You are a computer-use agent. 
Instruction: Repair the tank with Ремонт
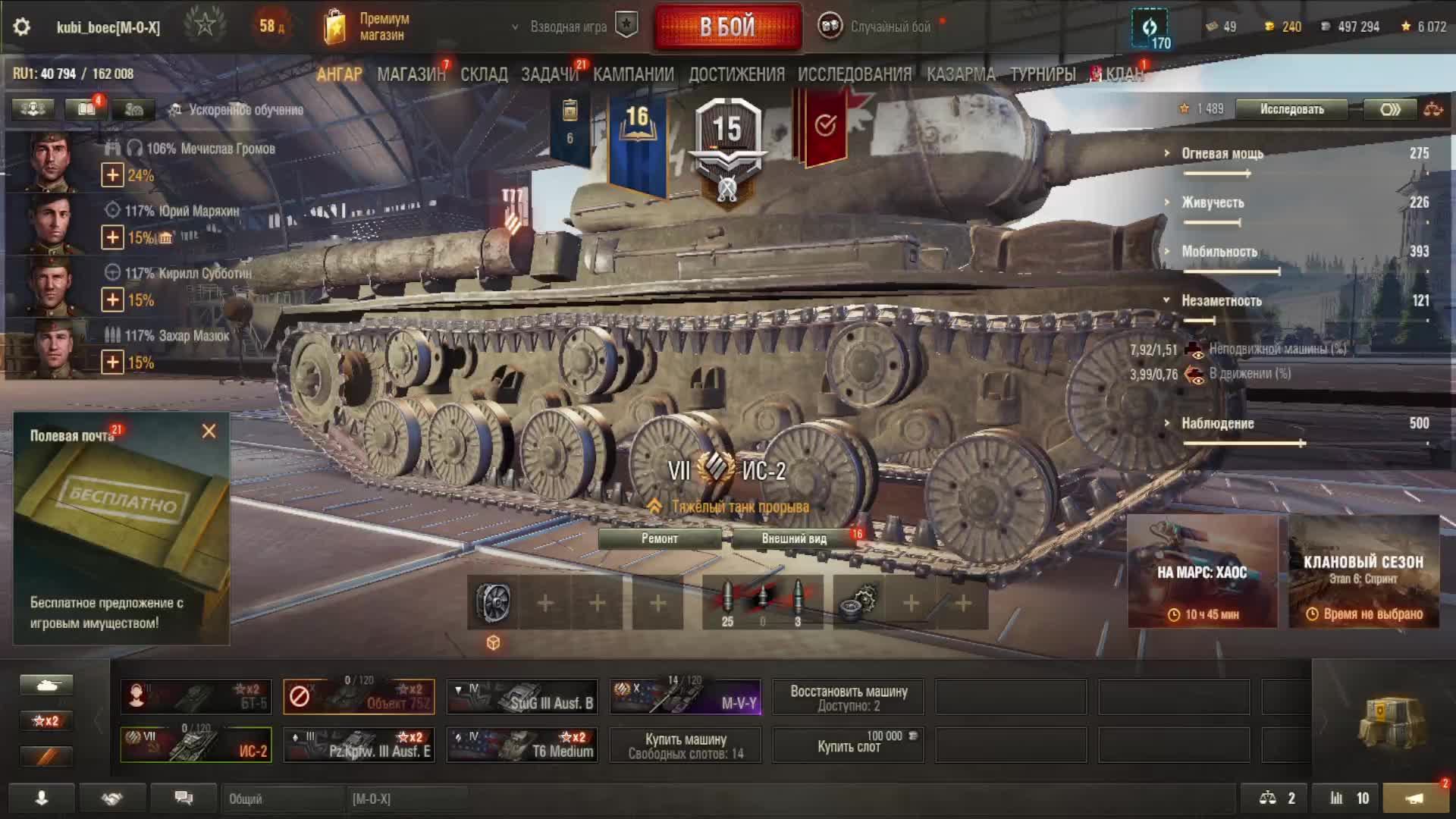tap(660, 538)
